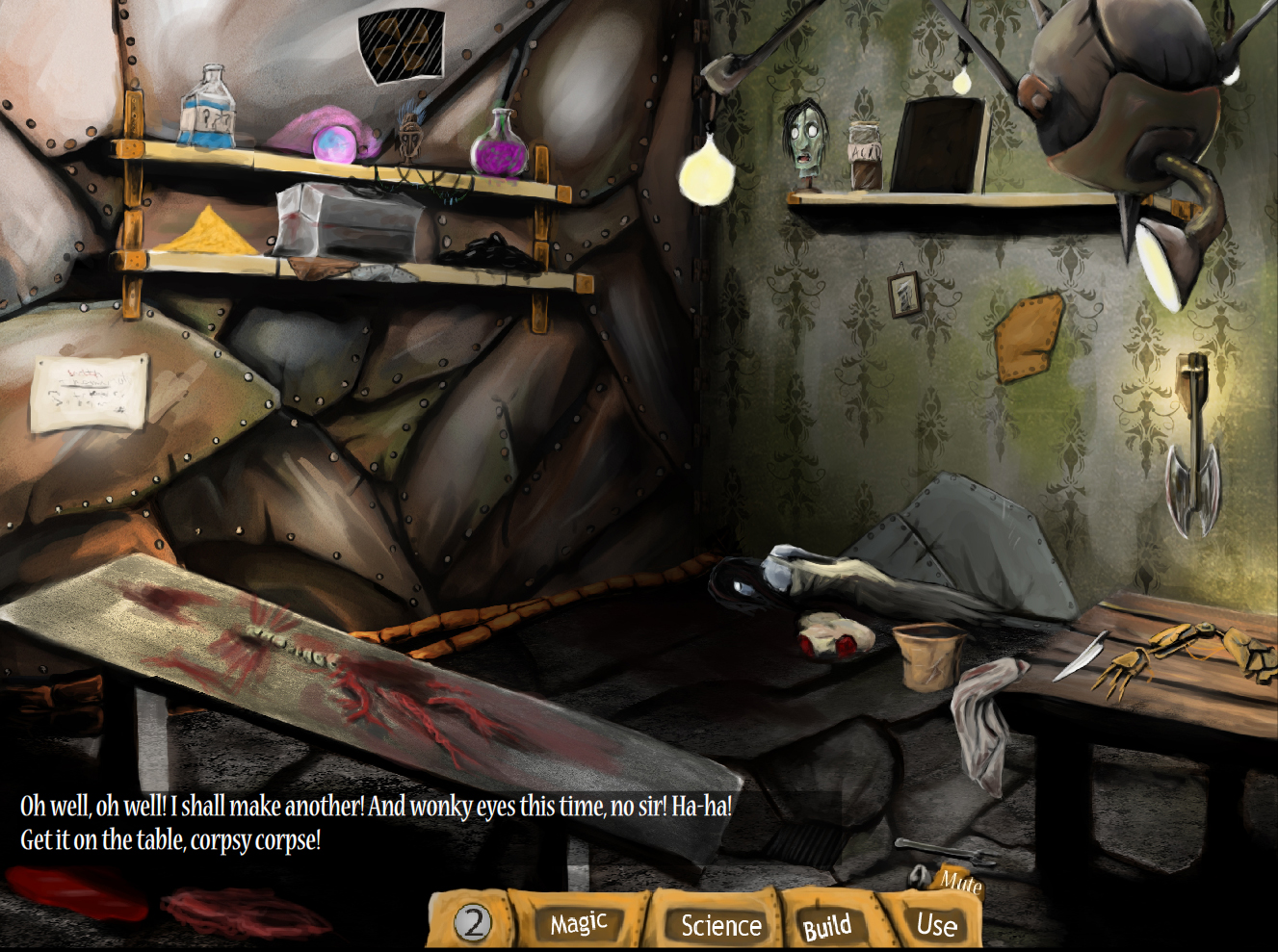This screenshot has height=952, width=1278.
Task: Open the Use menu
Action: (937, 926)
